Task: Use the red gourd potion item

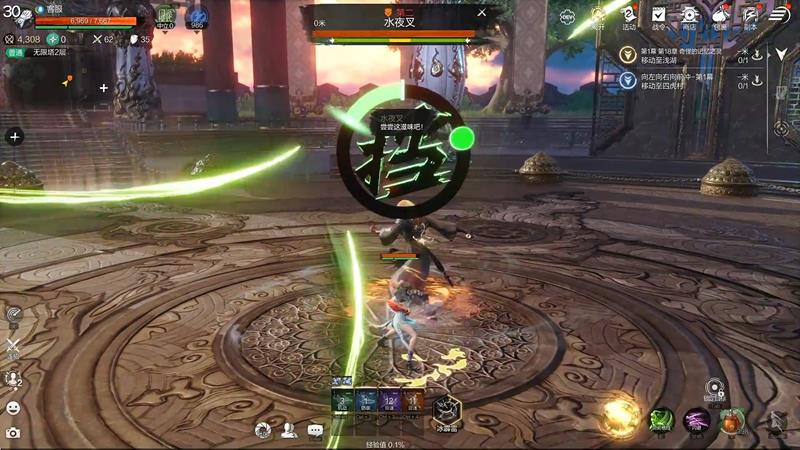Action: 732,421
